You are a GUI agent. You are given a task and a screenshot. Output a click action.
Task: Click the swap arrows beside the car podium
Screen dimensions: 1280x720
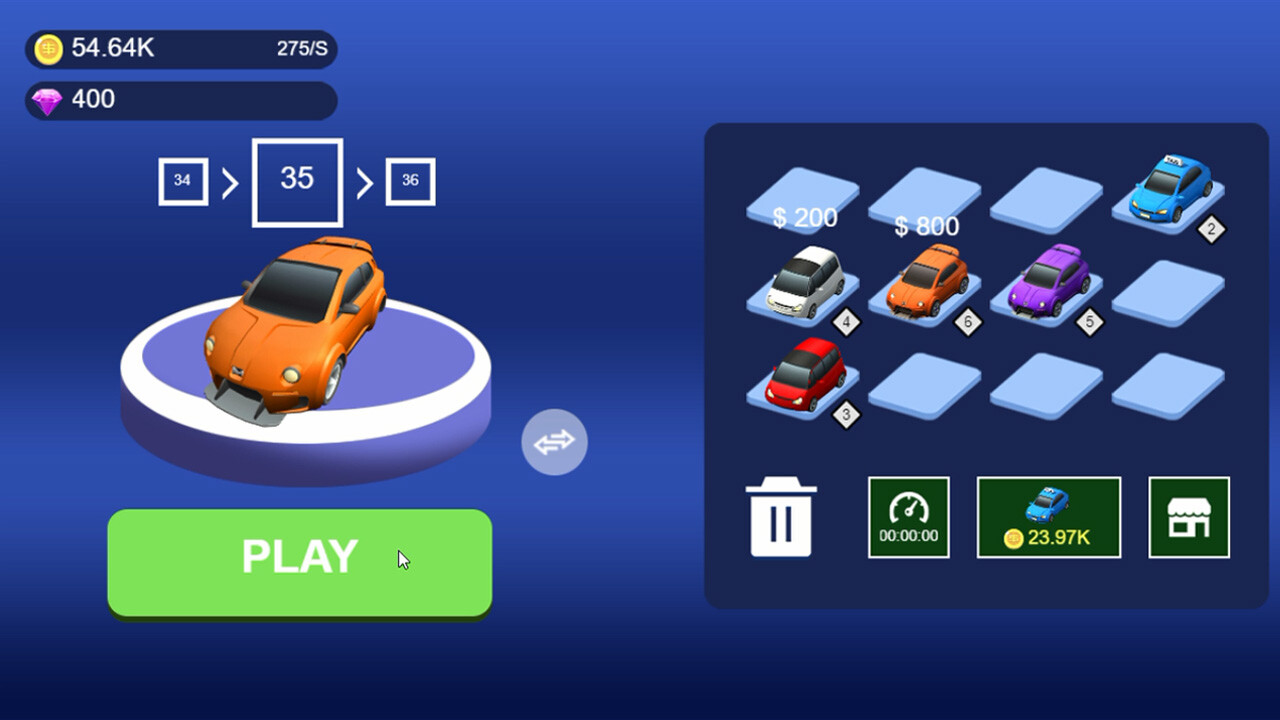(x=554, y=440)
